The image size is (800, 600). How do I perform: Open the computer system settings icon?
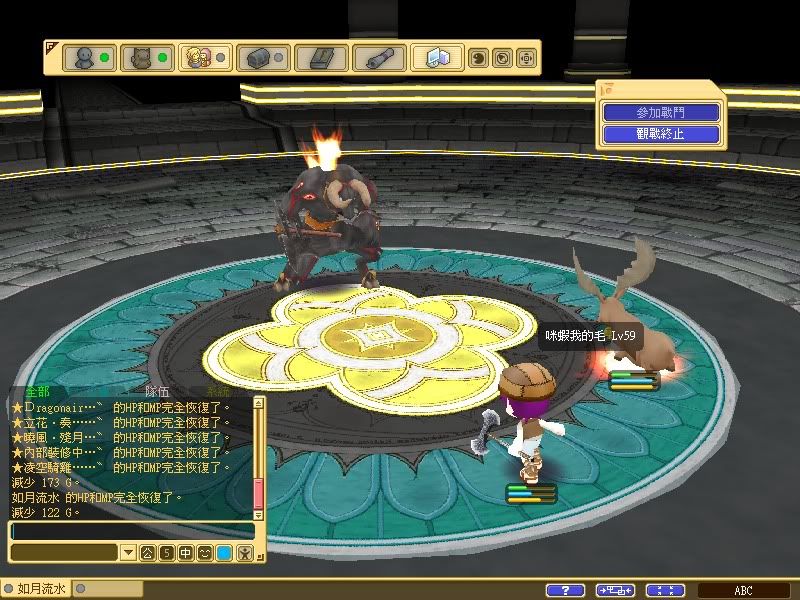(438, 57)
